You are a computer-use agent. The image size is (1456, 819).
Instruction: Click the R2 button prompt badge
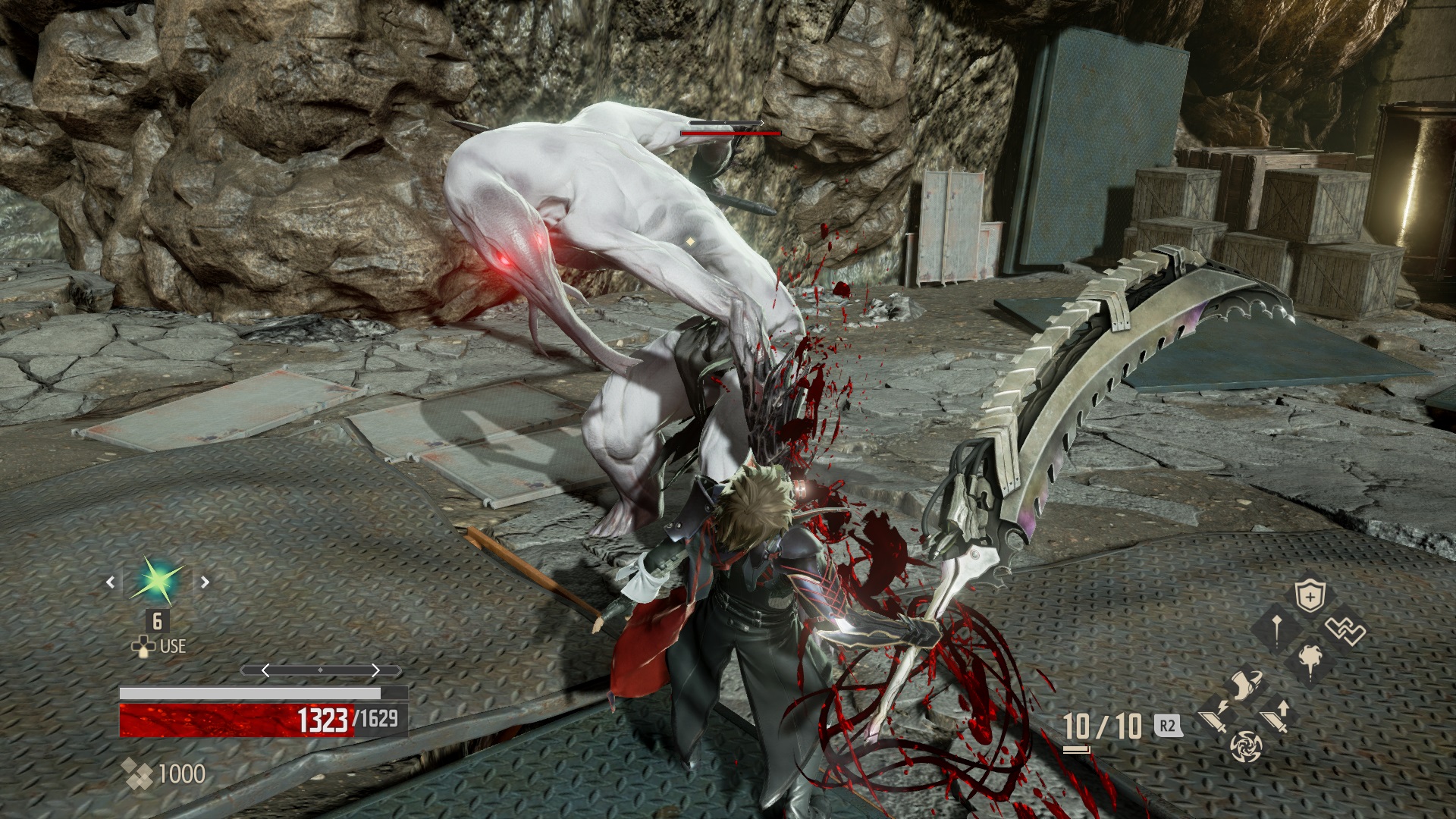(1167, 726)
